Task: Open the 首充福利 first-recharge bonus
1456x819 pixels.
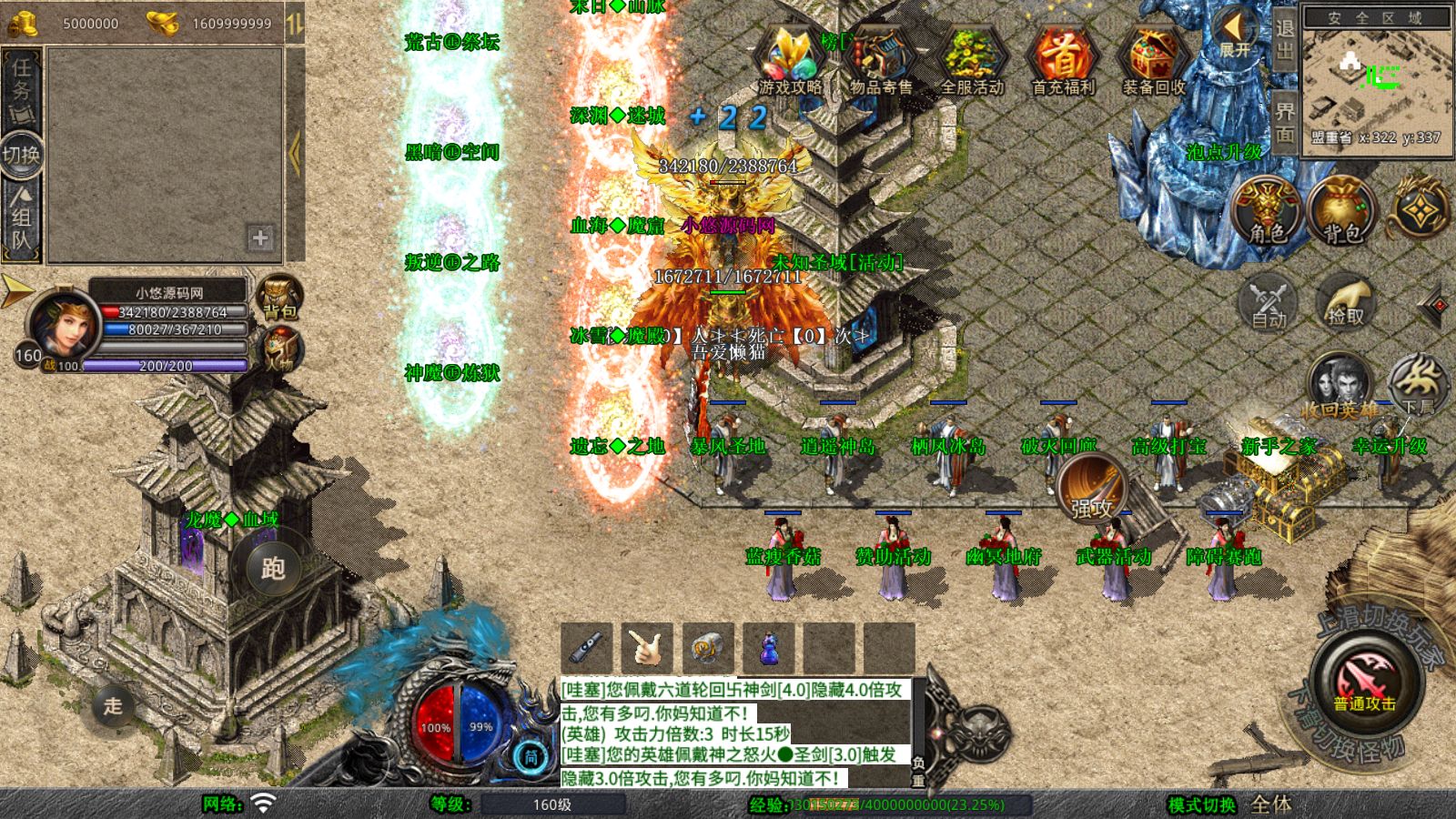Action: coord(1063,61)
